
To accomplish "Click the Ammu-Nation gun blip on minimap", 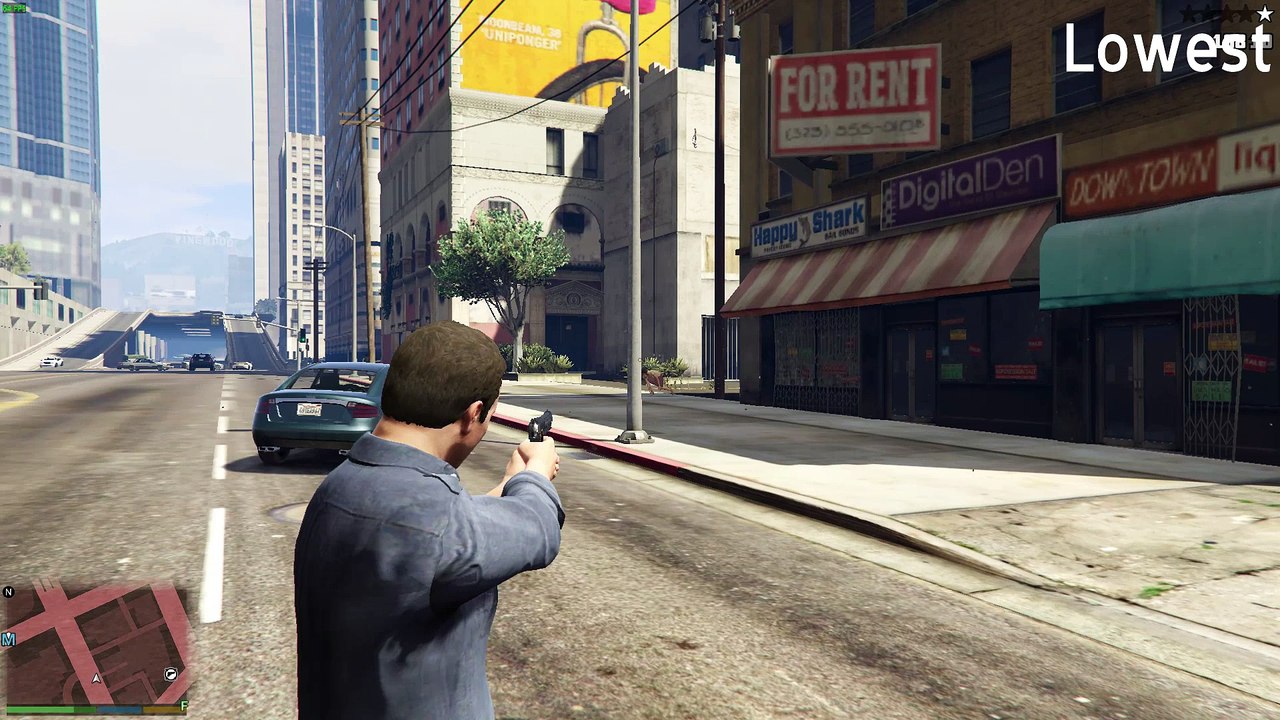I will pos(172,675).
